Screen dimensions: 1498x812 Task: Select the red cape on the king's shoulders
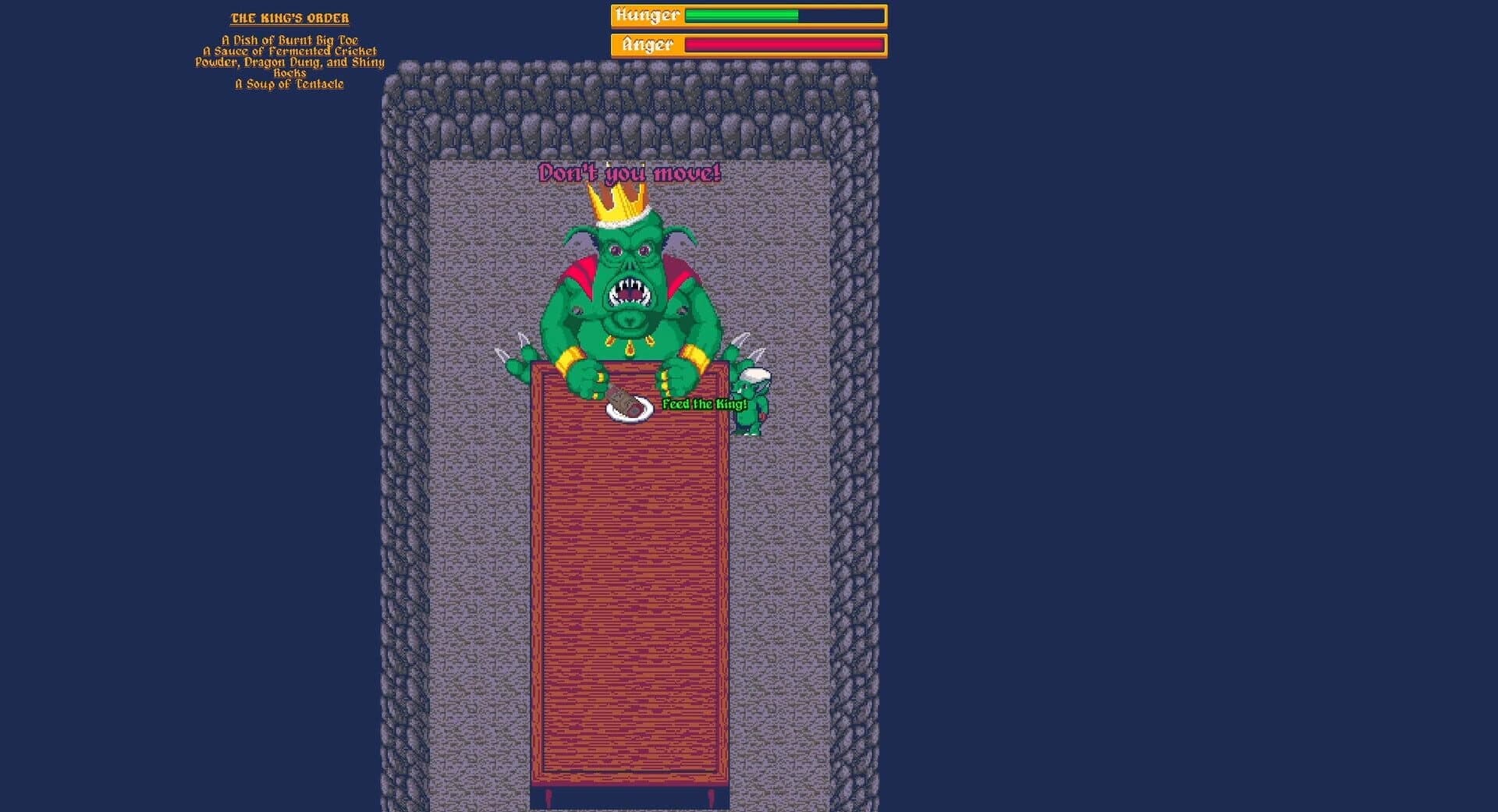click(579, 271)
